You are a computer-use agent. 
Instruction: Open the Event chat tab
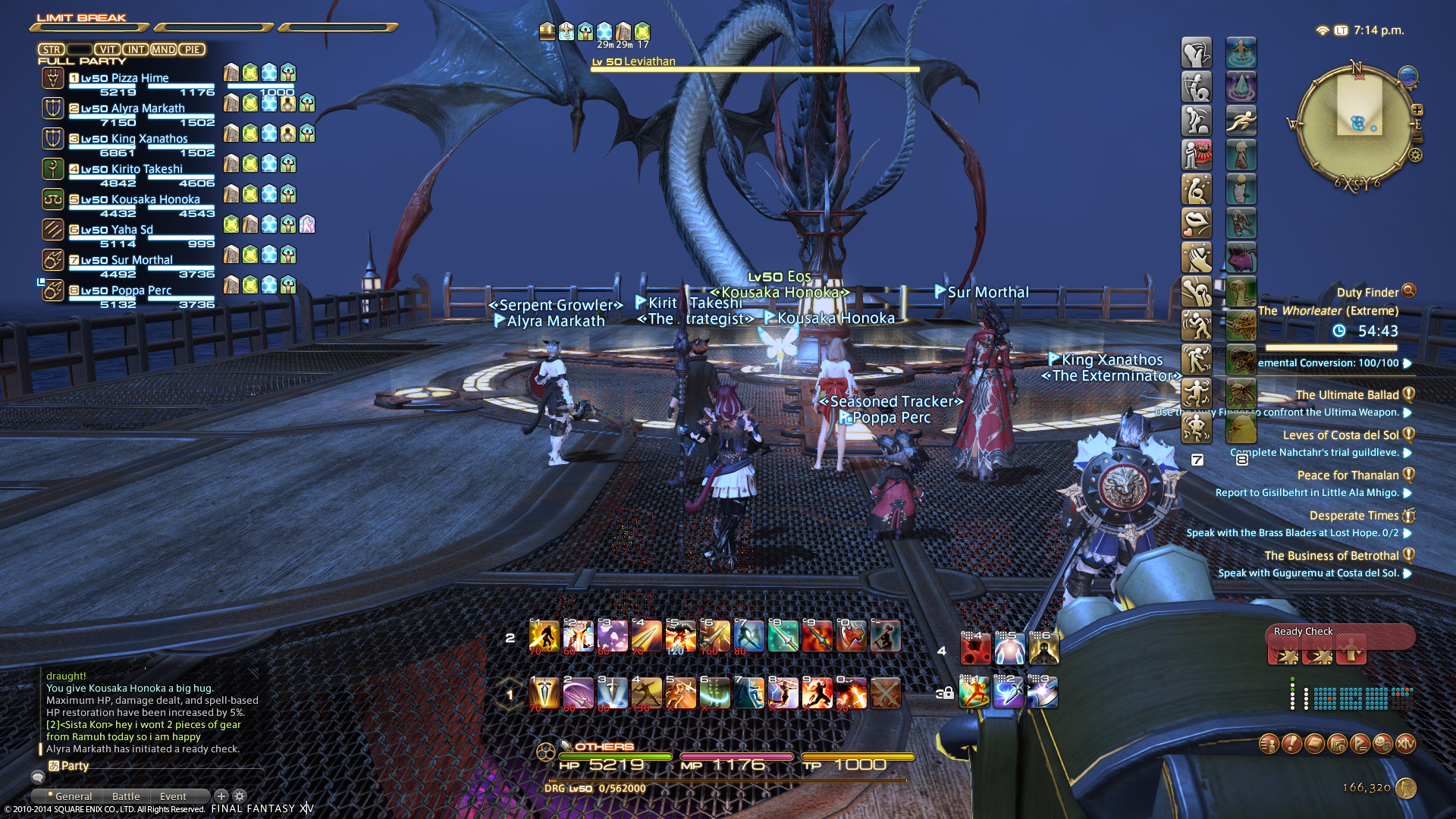[x=173, y=796]
